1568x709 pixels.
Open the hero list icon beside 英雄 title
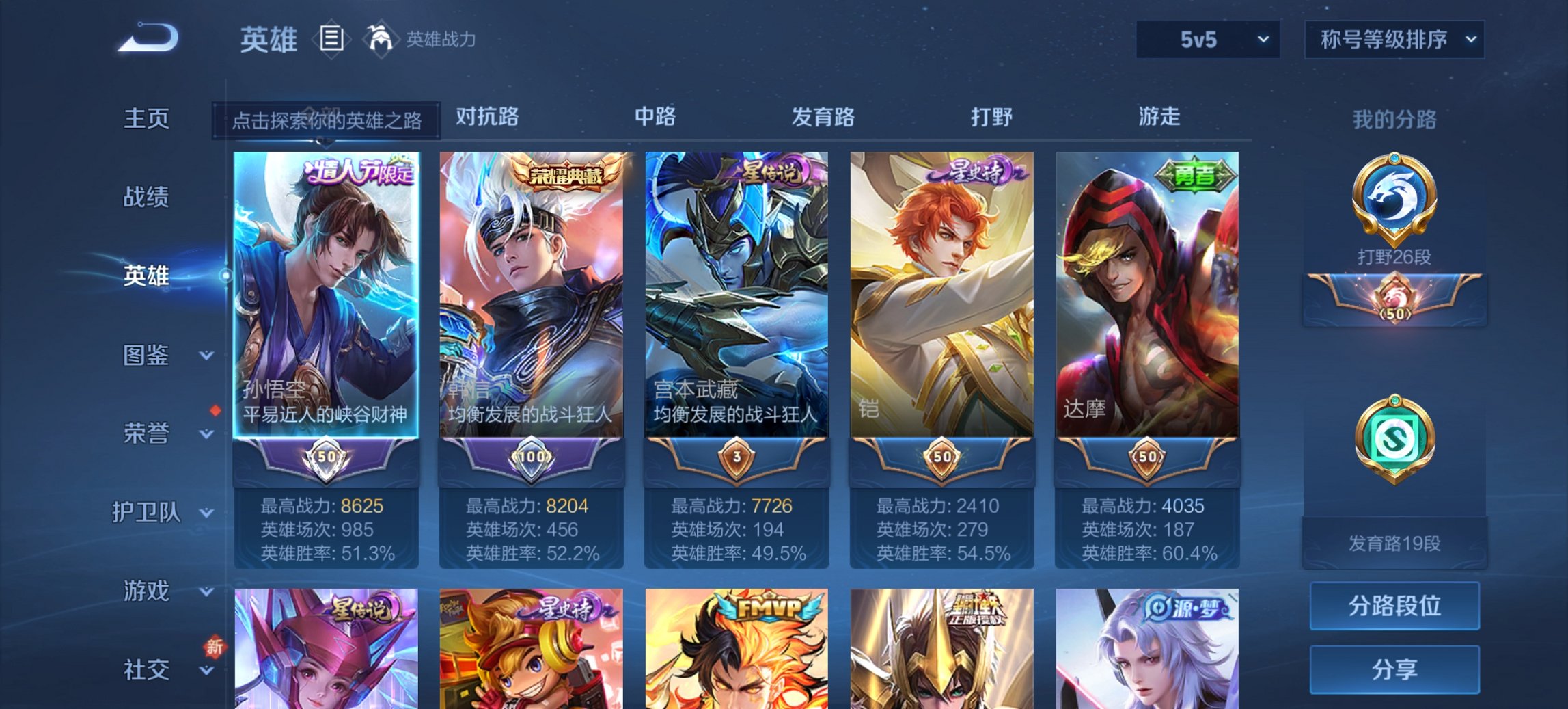pyautogui.click(x=331, y=39)
